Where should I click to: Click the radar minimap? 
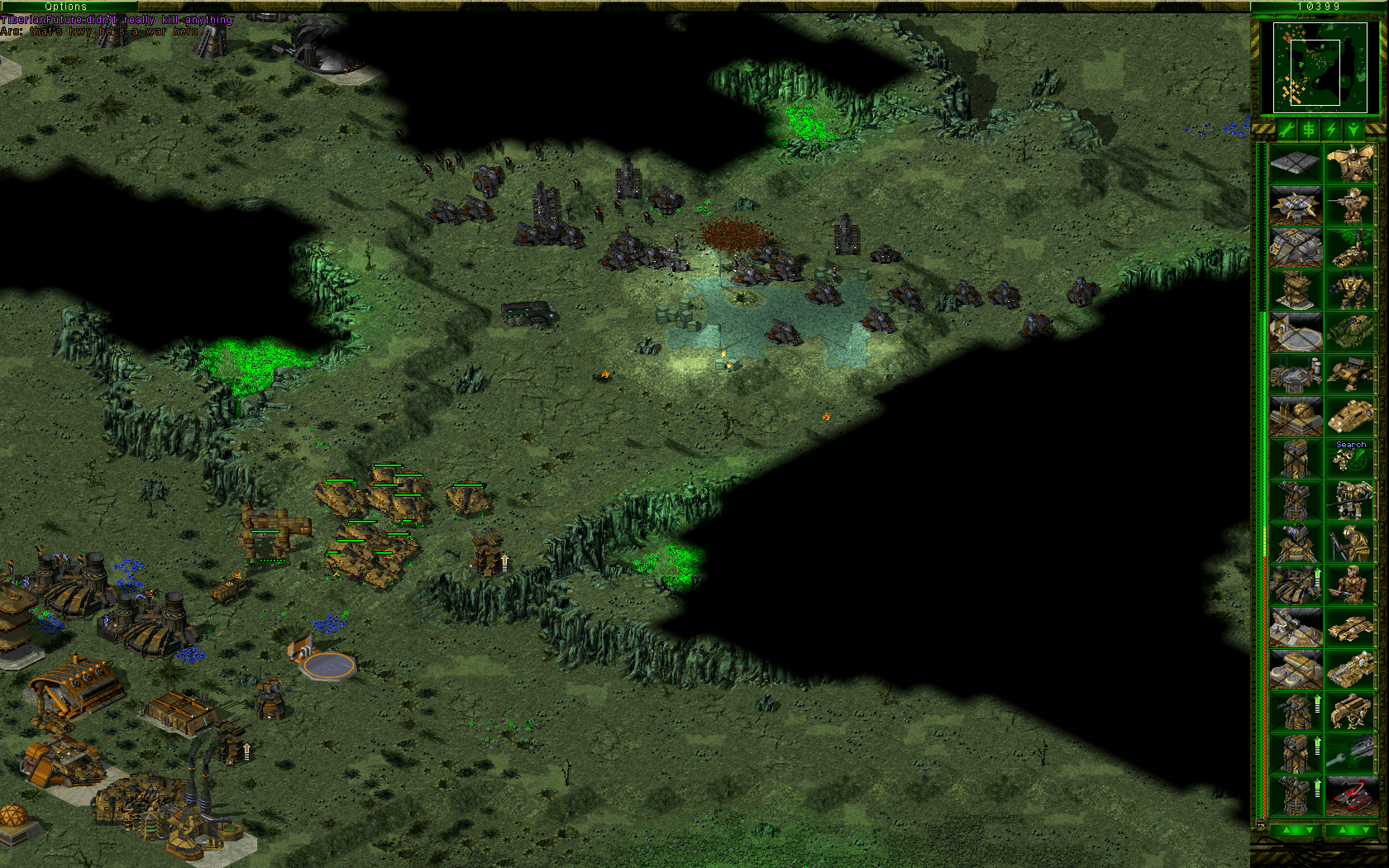(1319, 68)
